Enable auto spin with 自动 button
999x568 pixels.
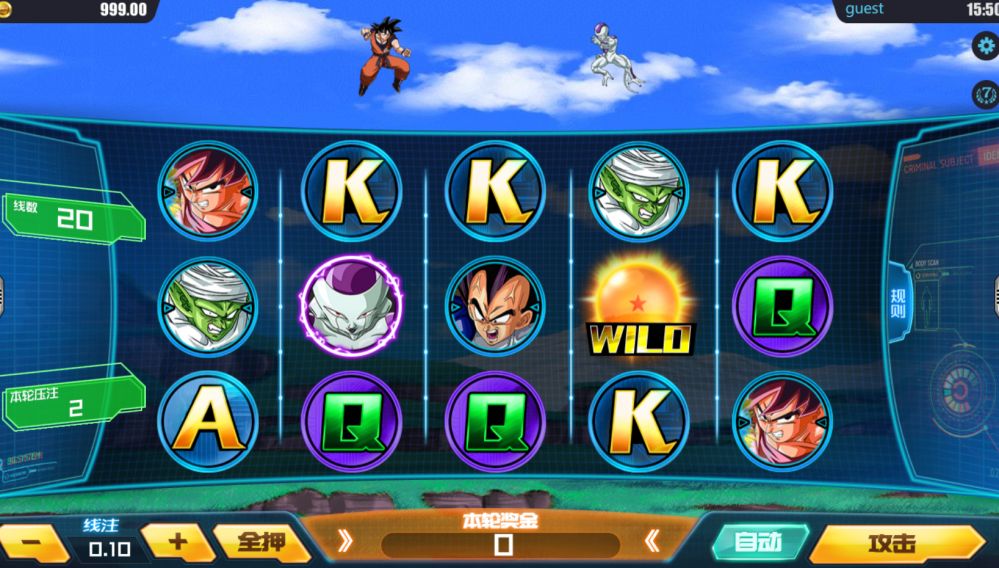759,542
